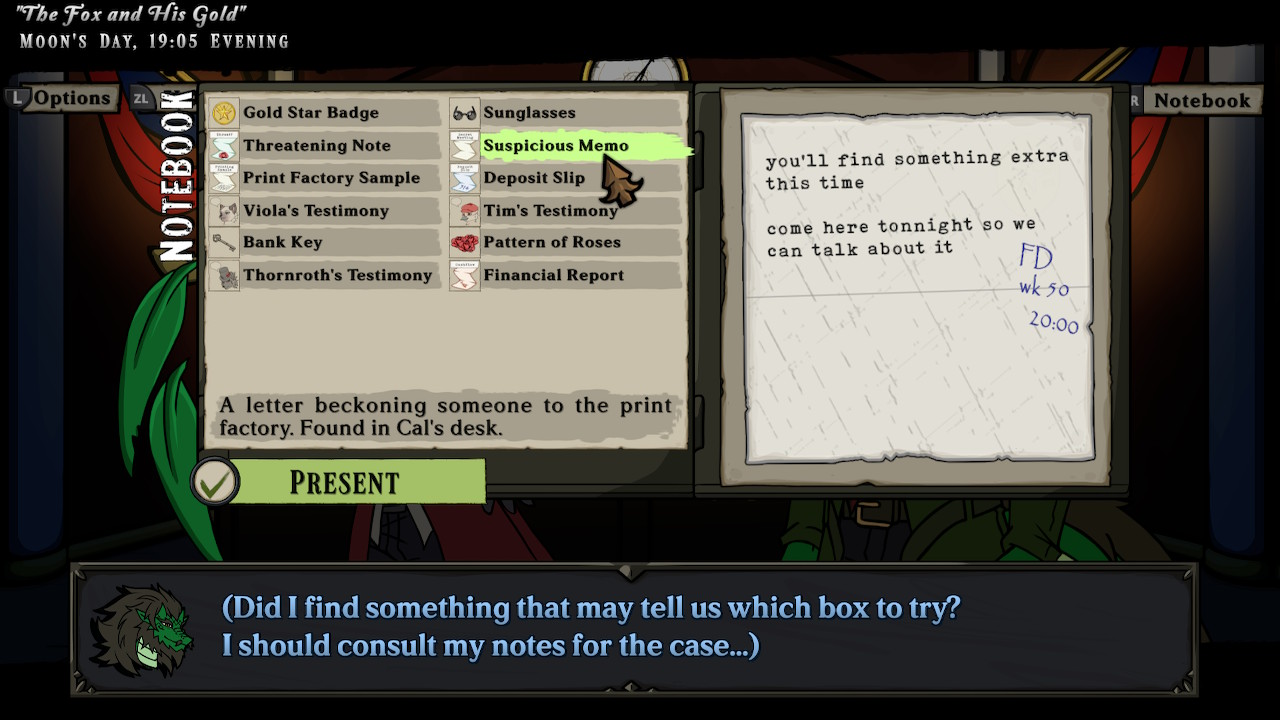
Task: Choose the Sunglasses item
Action: 529,113
